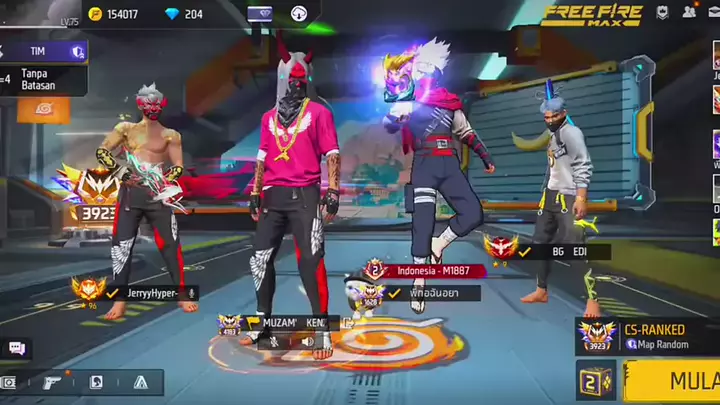Open the download center cloud icon

click(299, 14)
